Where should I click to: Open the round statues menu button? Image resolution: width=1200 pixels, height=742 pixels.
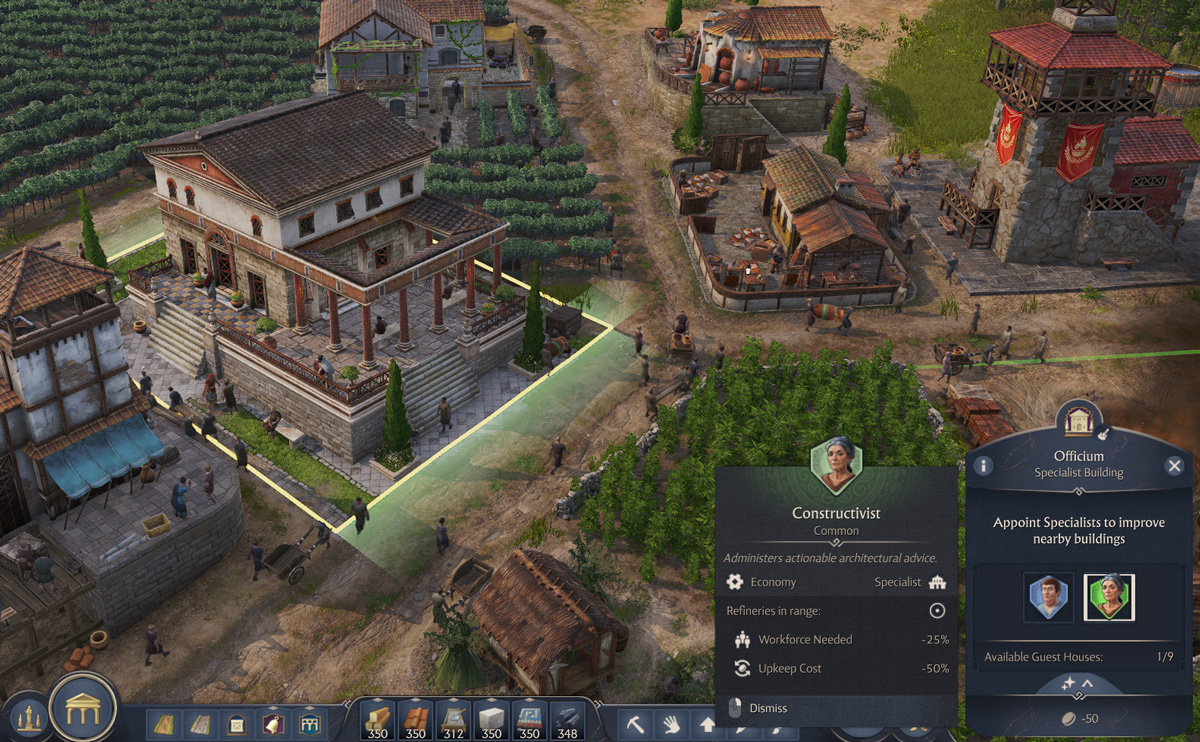point(27,719)
